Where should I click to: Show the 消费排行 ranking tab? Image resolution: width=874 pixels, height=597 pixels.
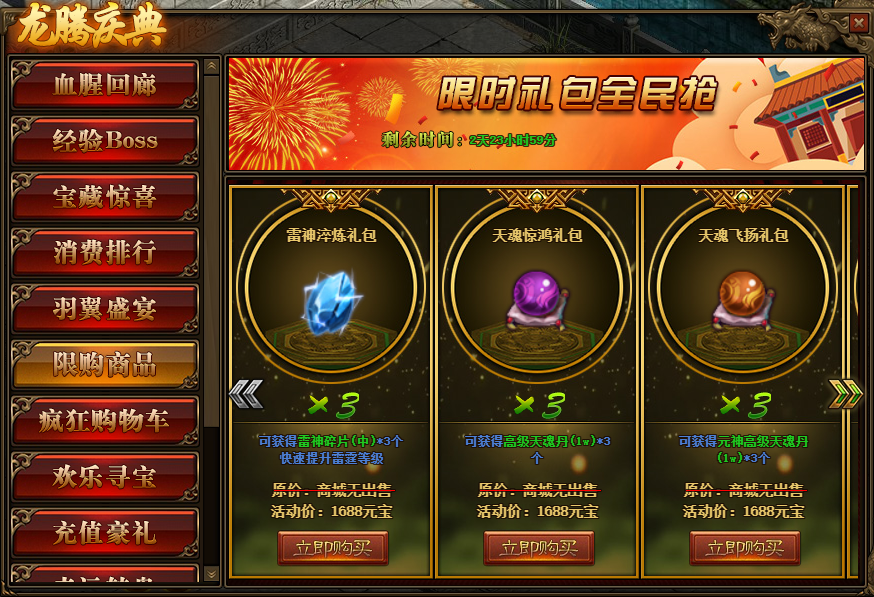[105, 252]
